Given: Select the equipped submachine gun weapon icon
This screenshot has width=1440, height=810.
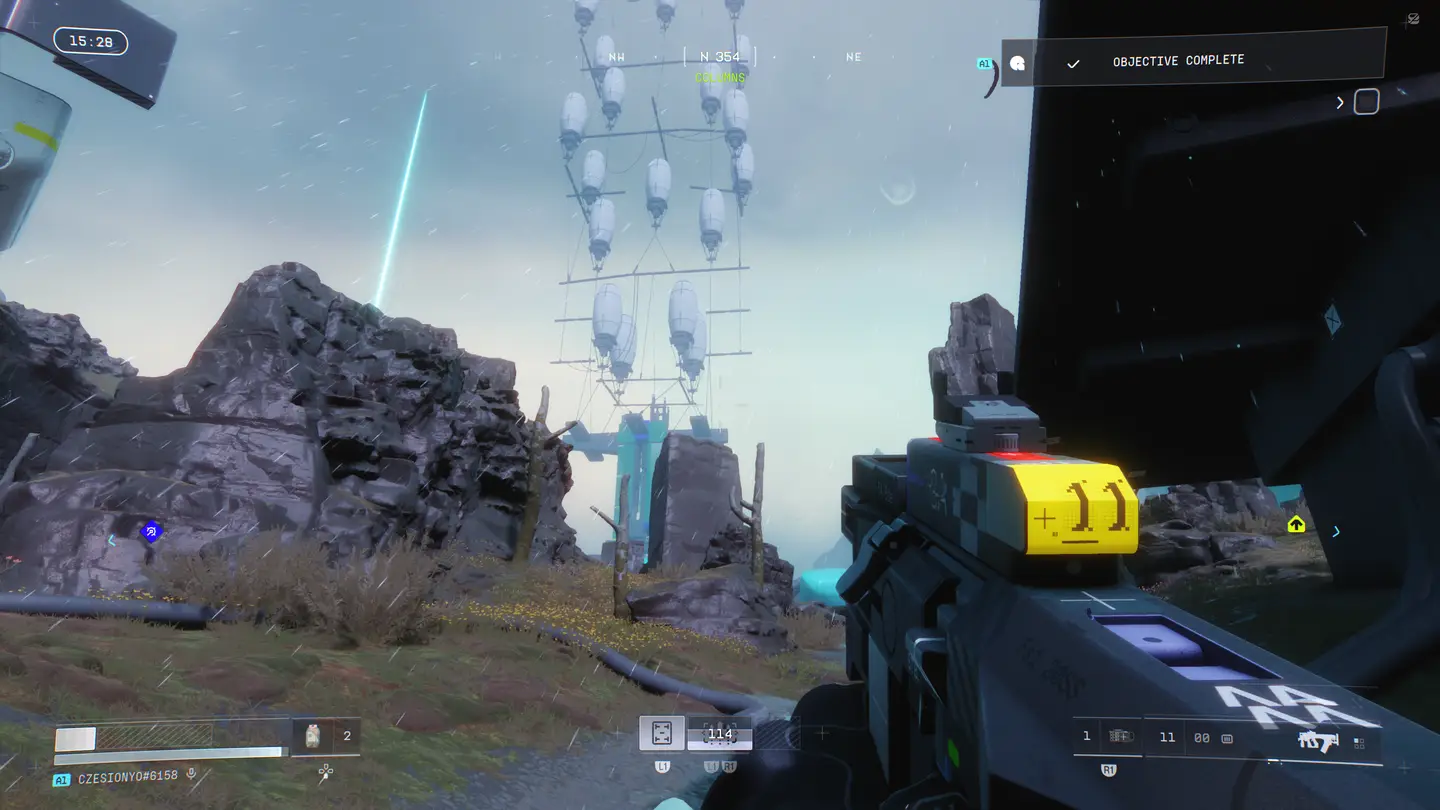Looking at the screenshot, I should point(1318,740).
